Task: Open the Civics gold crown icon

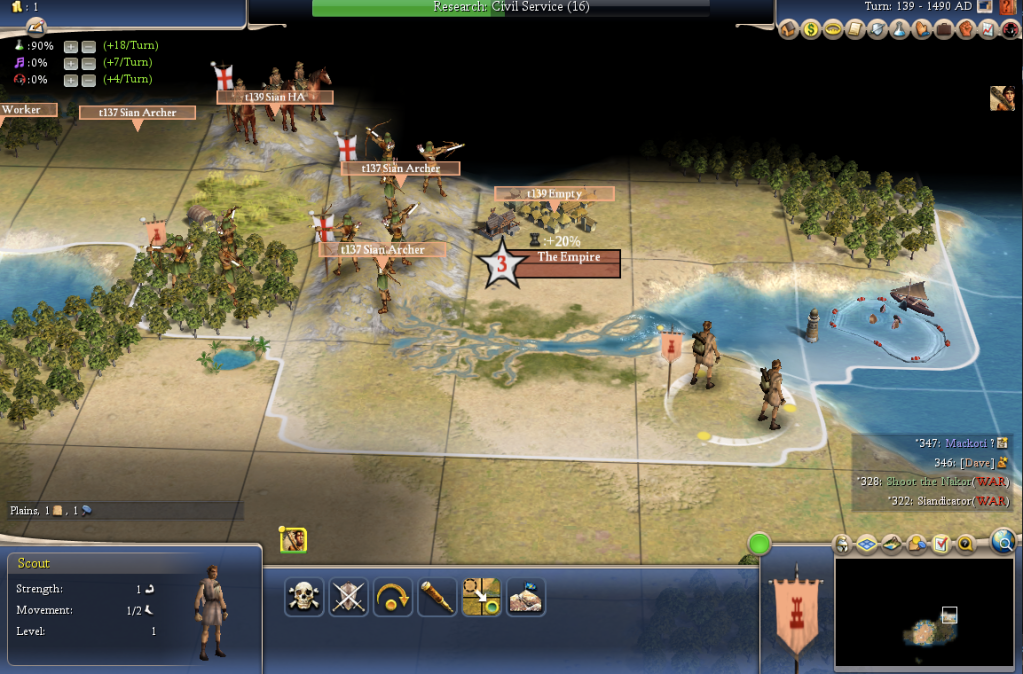Action: pyautogui.click(x=834, y=30)
